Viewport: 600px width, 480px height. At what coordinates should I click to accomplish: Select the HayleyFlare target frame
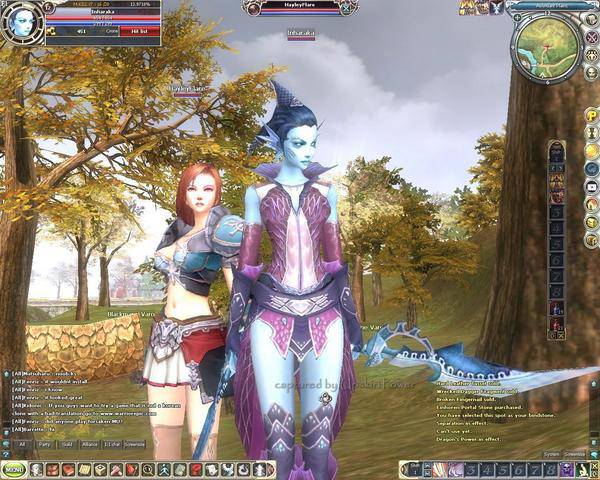coord(300,8)
